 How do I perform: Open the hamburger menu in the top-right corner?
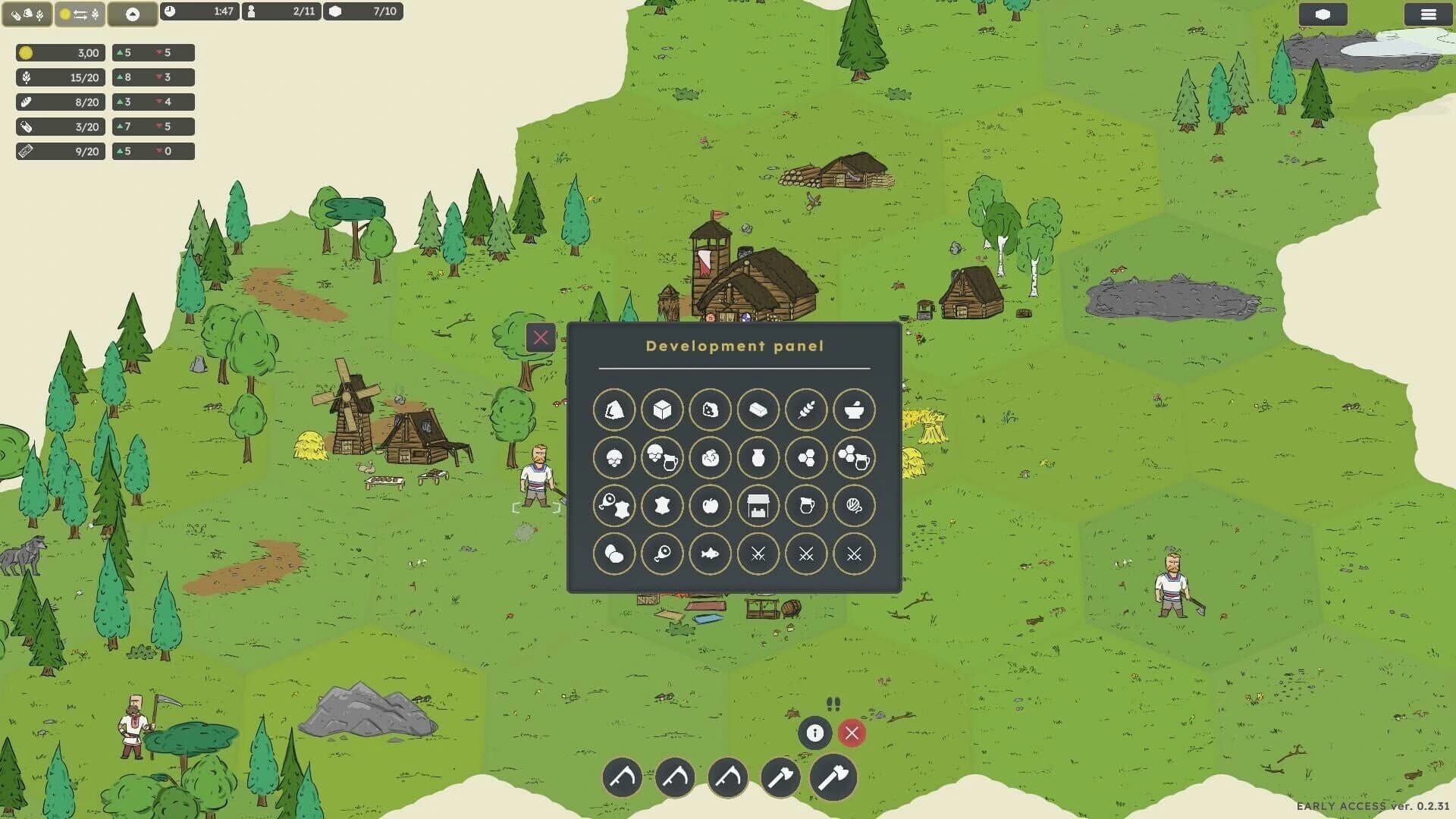1429,13
